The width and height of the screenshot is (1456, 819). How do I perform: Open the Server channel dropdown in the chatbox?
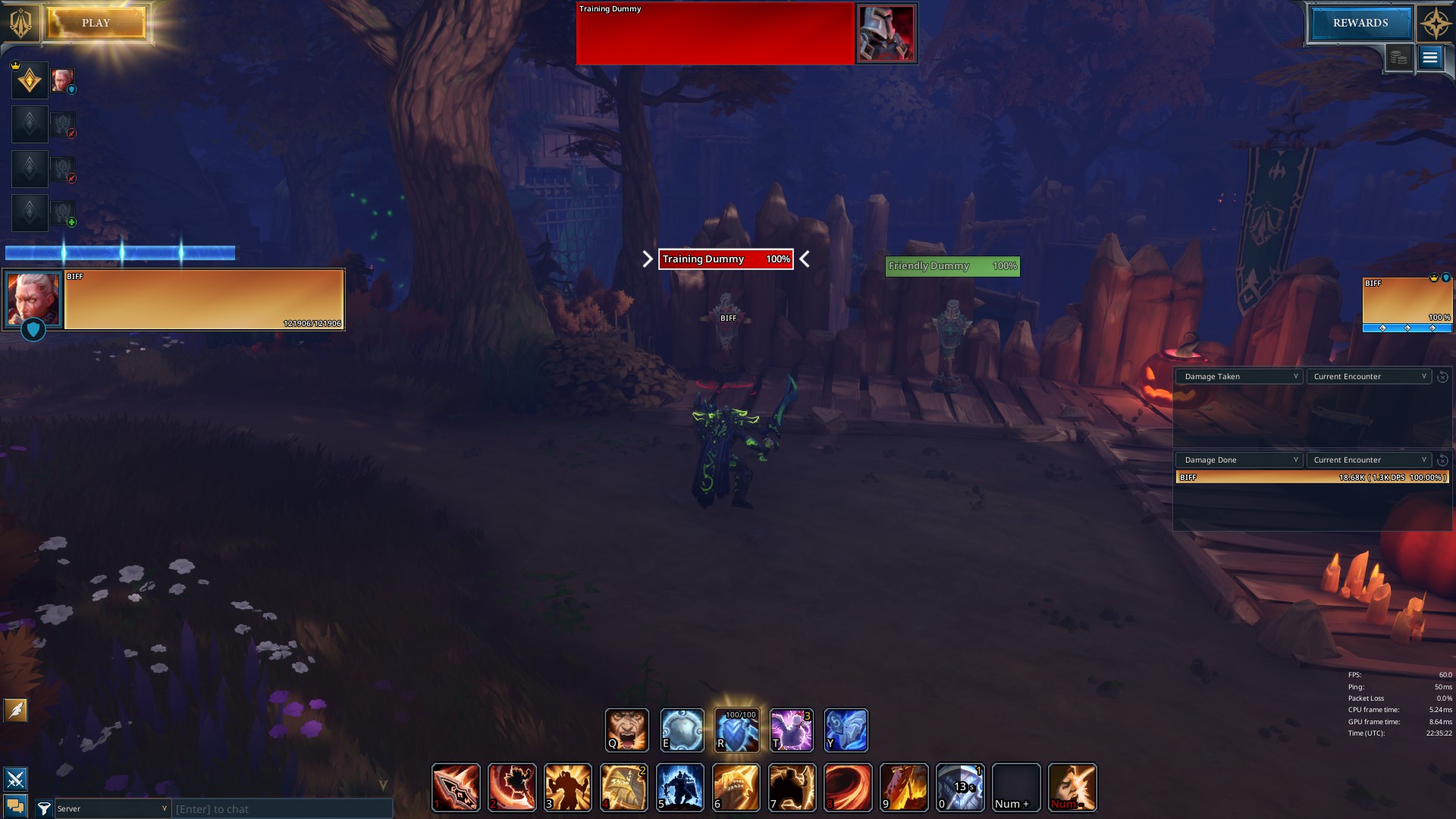[112, 809]
